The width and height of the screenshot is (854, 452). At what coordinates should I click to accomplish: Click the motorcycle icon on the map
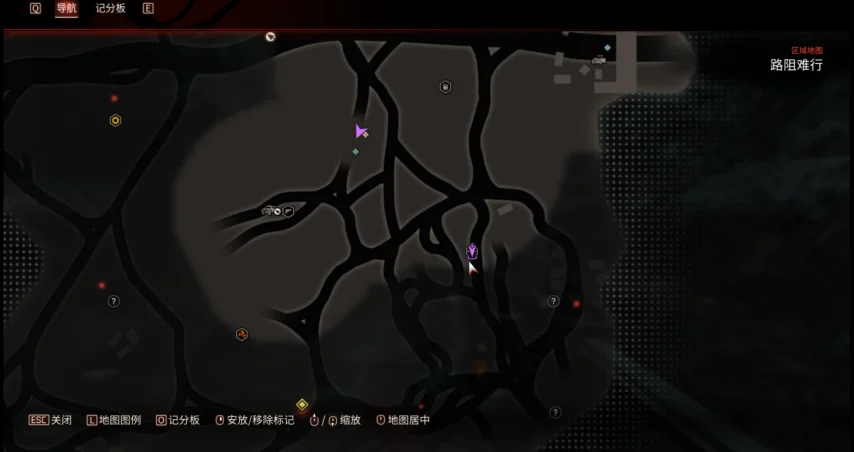click(269, 211)
